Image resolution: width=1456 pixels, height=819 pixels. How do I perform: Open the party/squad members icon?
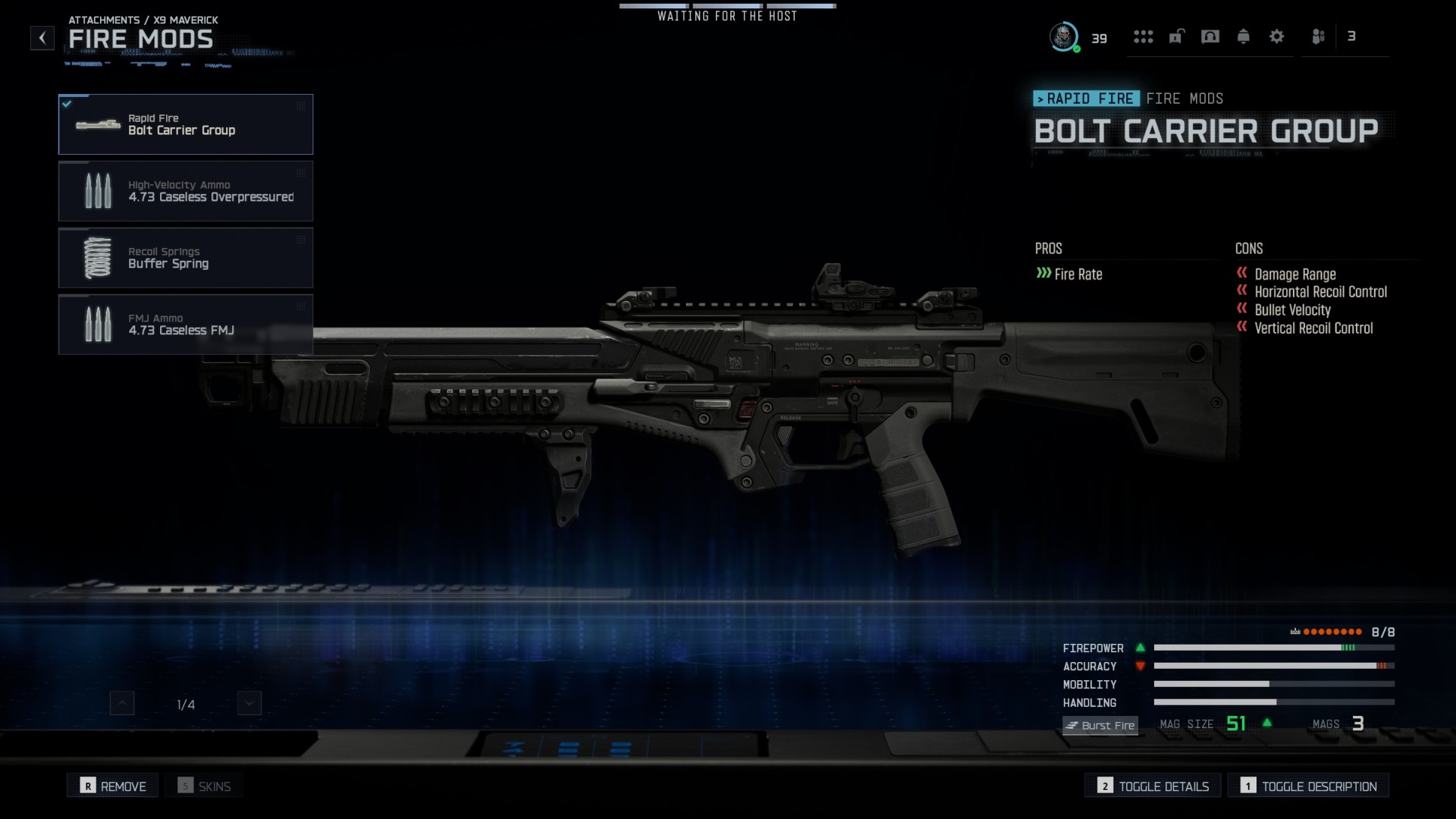pos(1319,36)
